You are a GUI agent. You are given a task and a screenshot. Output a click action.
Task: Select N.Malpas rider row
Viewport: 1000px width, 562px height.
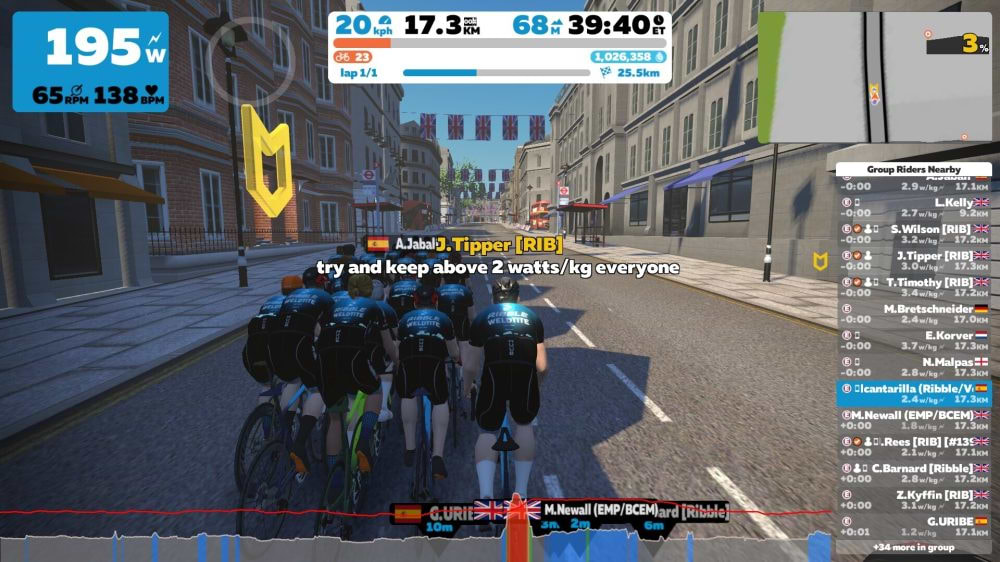[914, 367]
